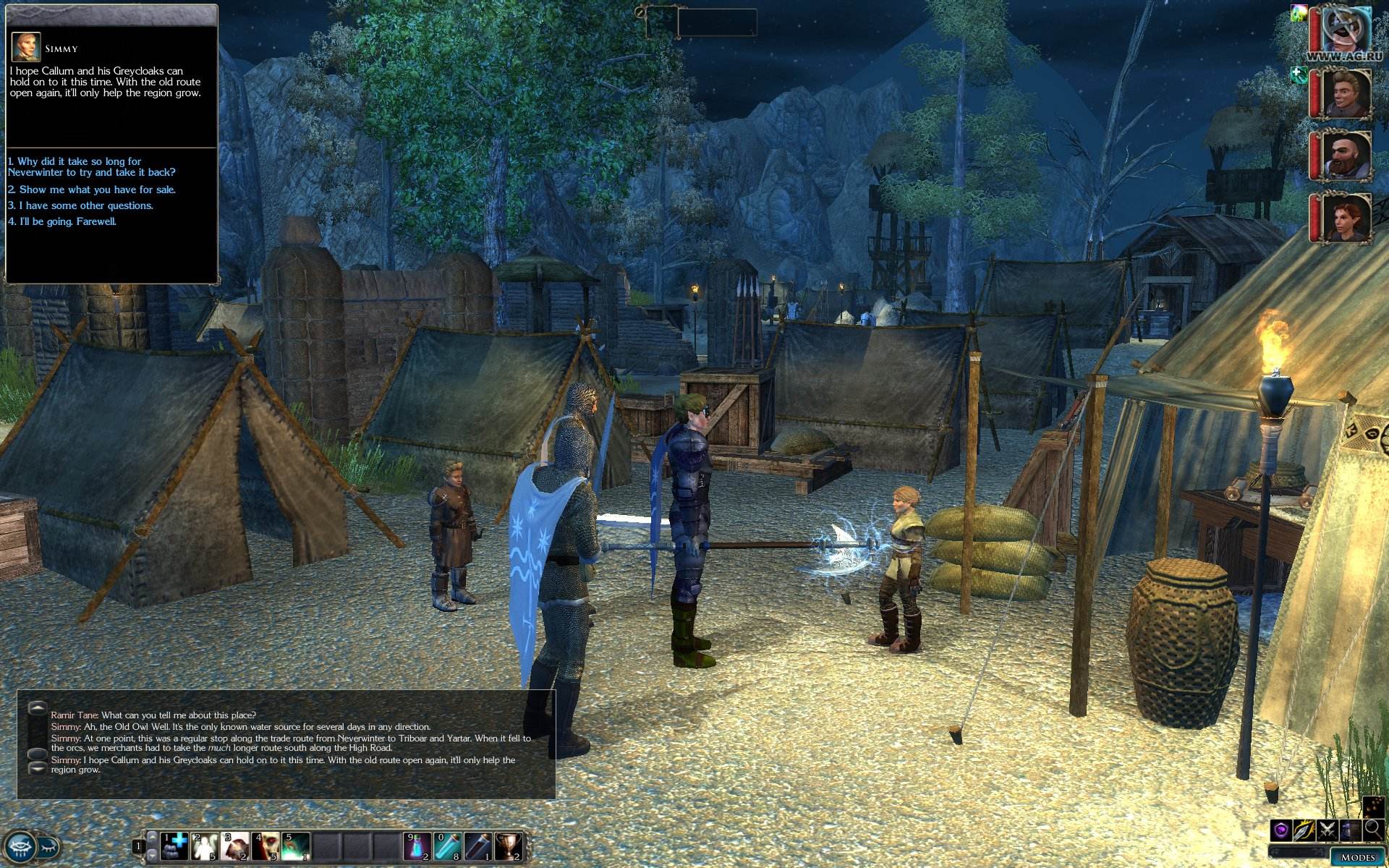Select the pointy-eared red-haired companion portrait
This screenshot has width=1389, height=868.
click(x=1346, y=217)
